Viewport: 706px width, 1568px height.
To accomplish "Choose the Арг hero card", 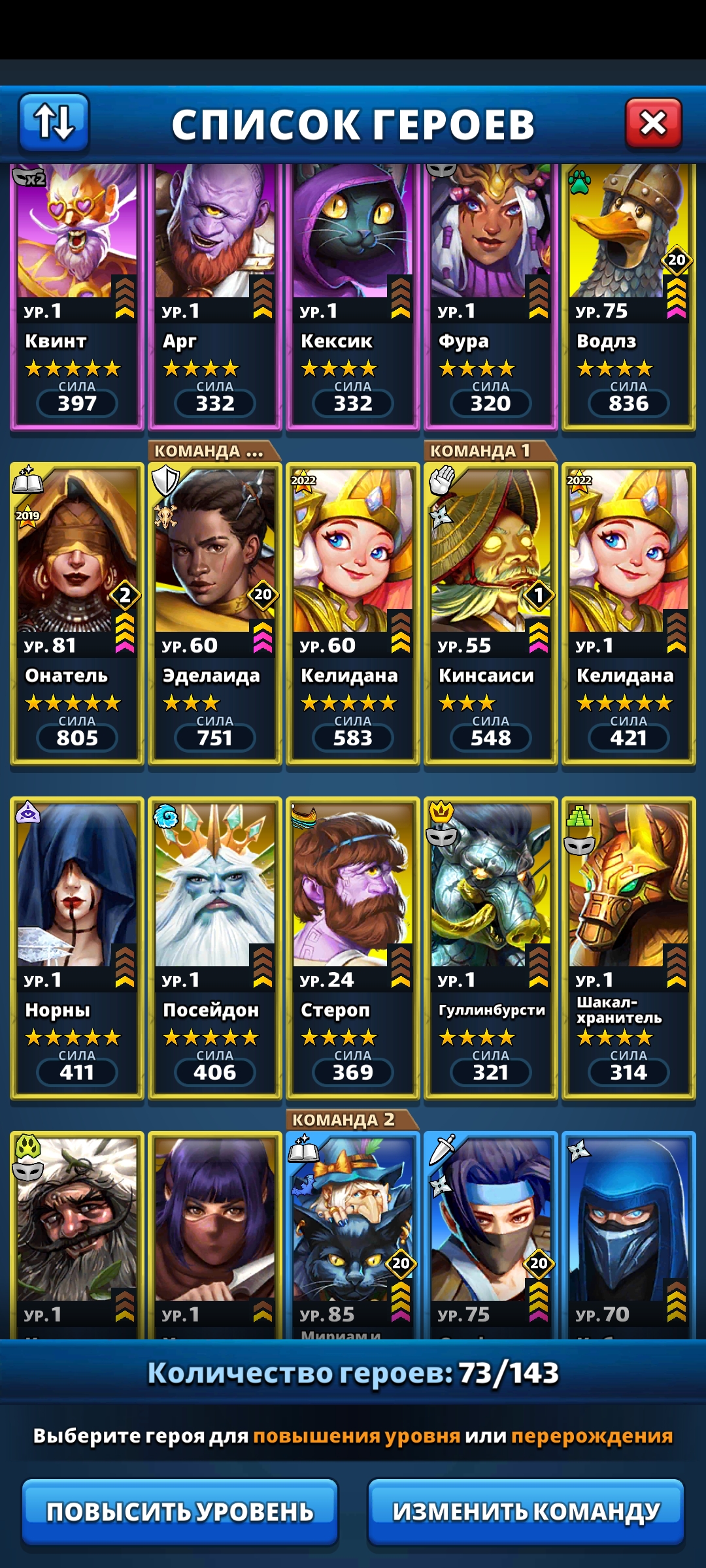I will (x=215, y=294).
